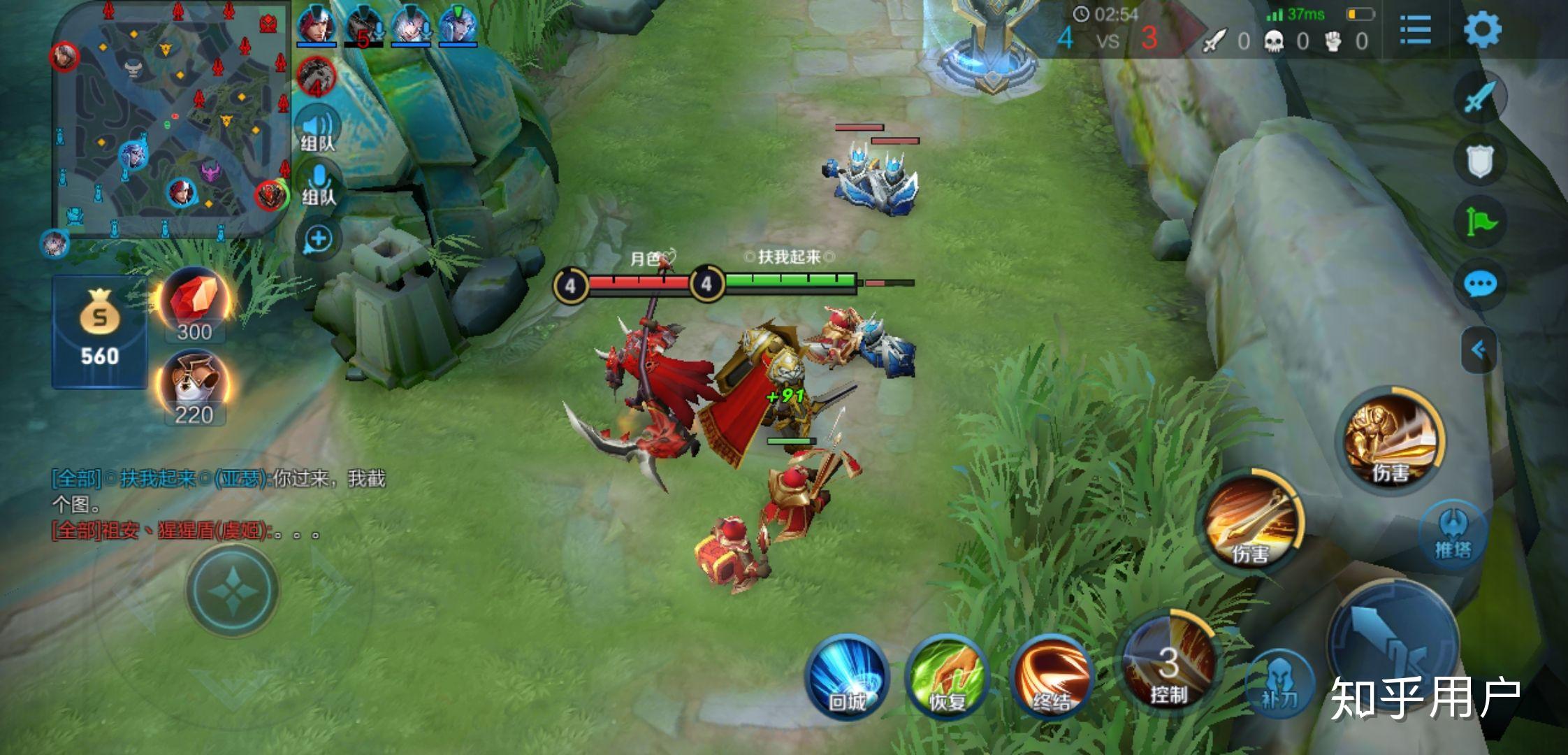Cast the 终结 execute summoner spell
Viewport: 1568px width, 755px height.
[x=1050, y=677]
